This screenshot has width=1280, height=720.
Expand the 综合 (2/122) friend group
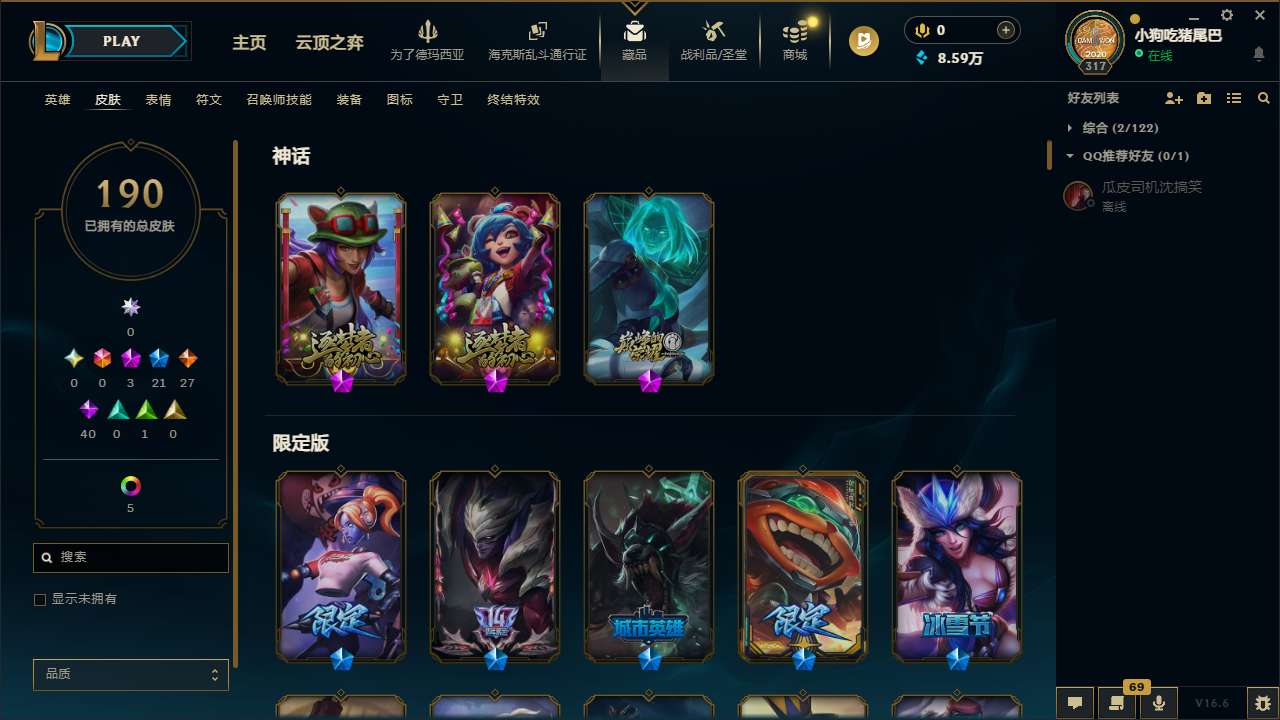(1069, 128)
